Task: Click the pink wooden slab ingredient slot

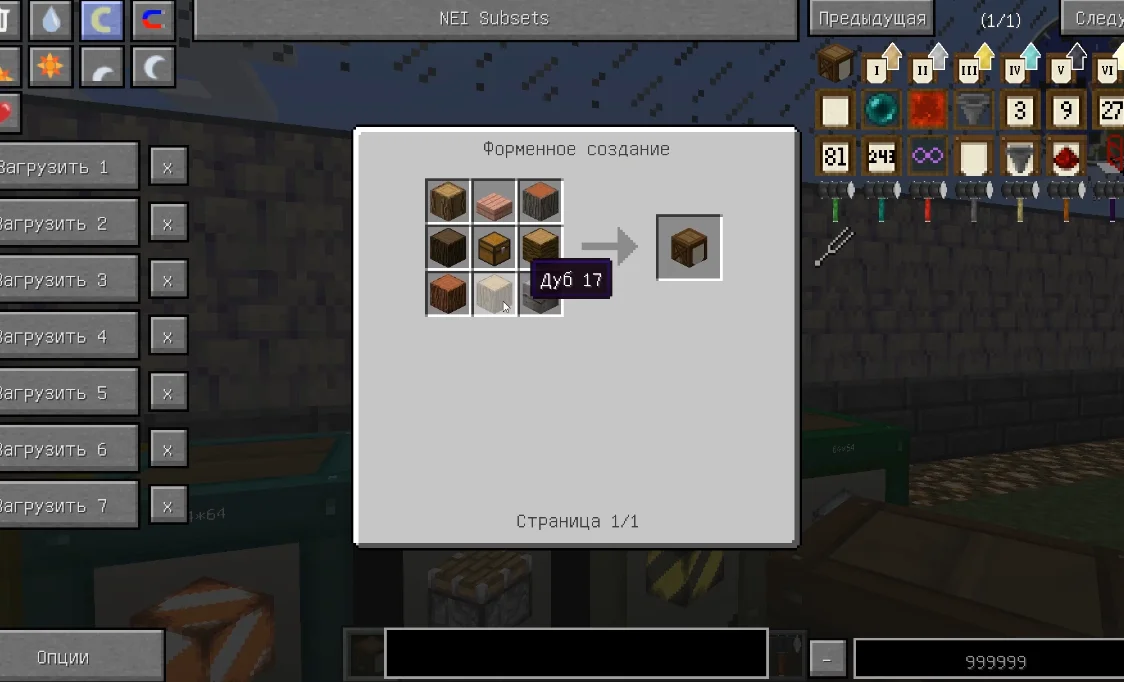Action: pos(494,202)
